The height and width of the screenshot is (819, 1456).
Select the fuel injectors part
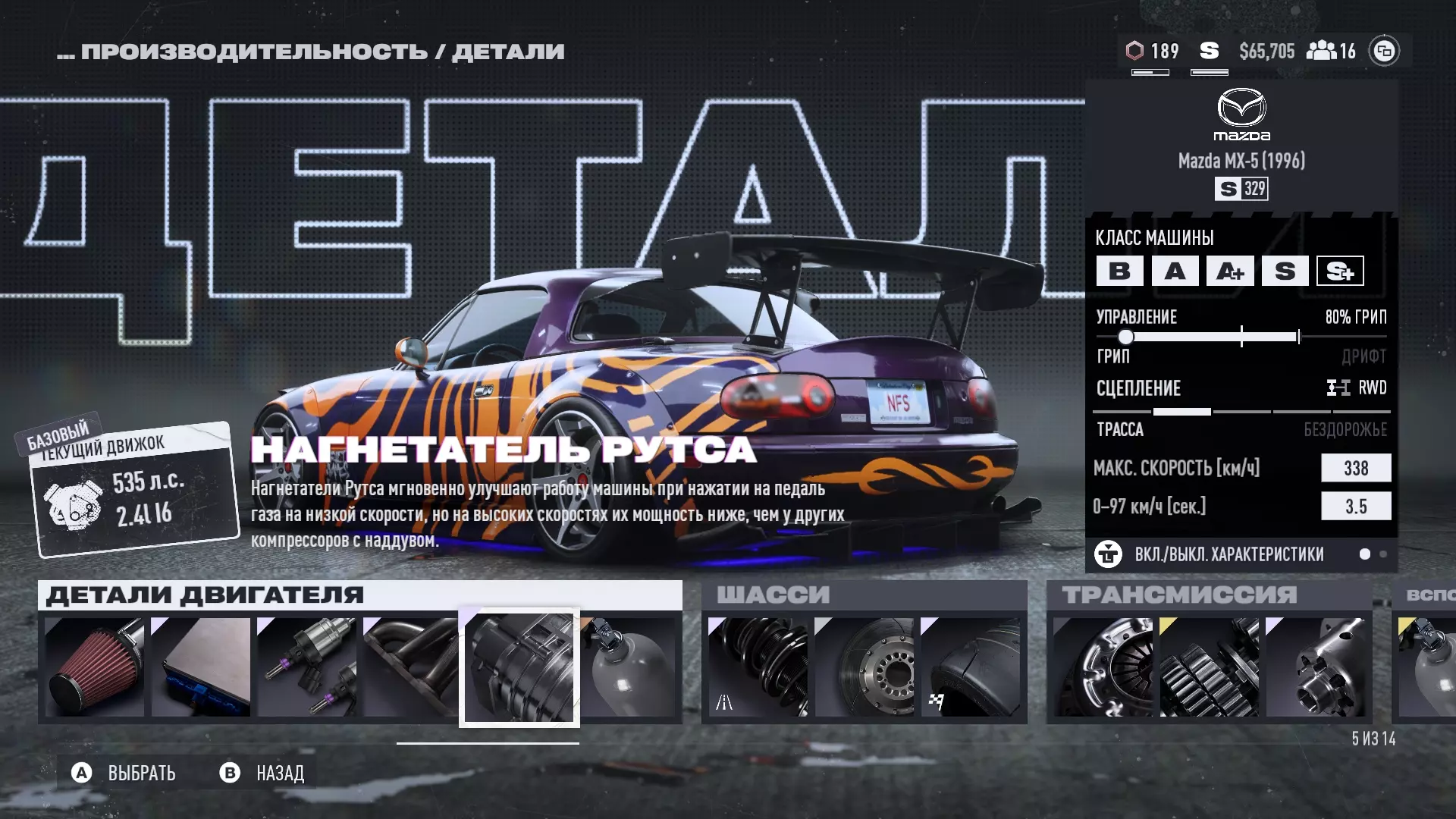point(307,667)
